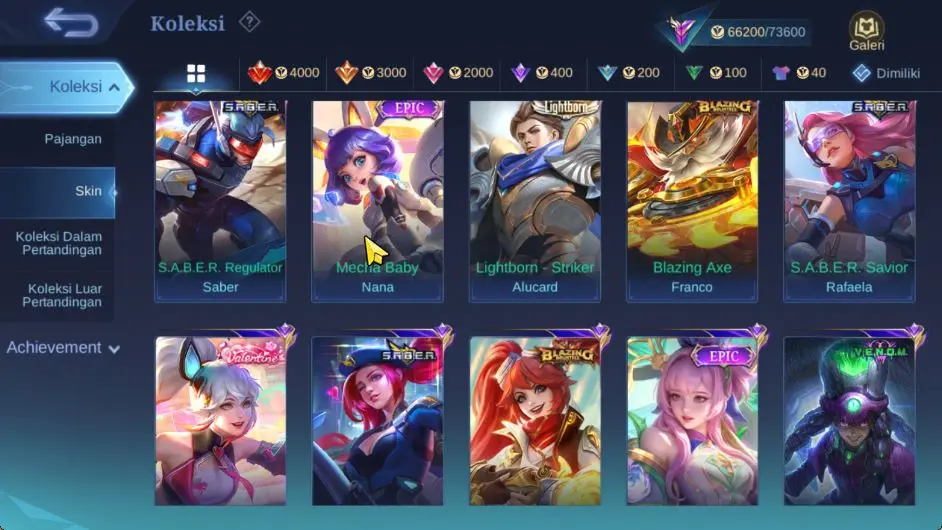Open the Pajangan menu entry
942x530 pixels.
(73, 139)
